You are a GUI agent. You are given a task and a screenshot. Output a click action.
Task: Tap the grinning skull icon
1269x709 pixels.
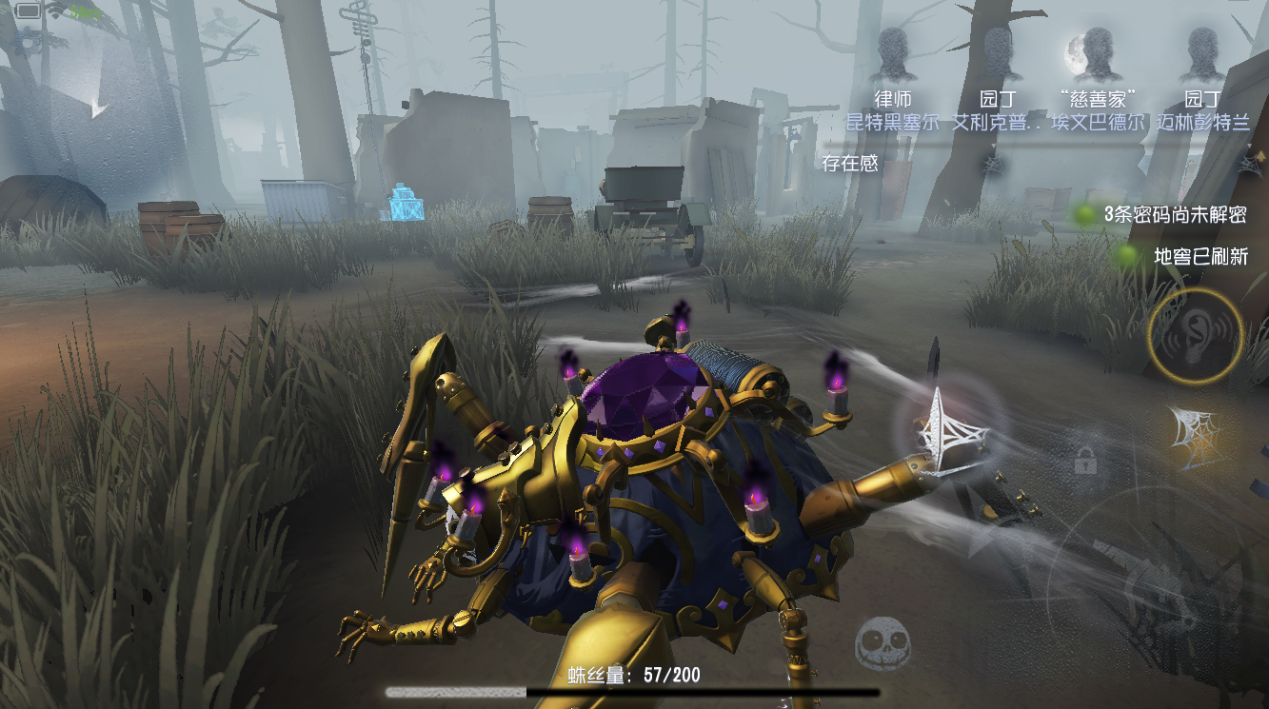[882, 643]
